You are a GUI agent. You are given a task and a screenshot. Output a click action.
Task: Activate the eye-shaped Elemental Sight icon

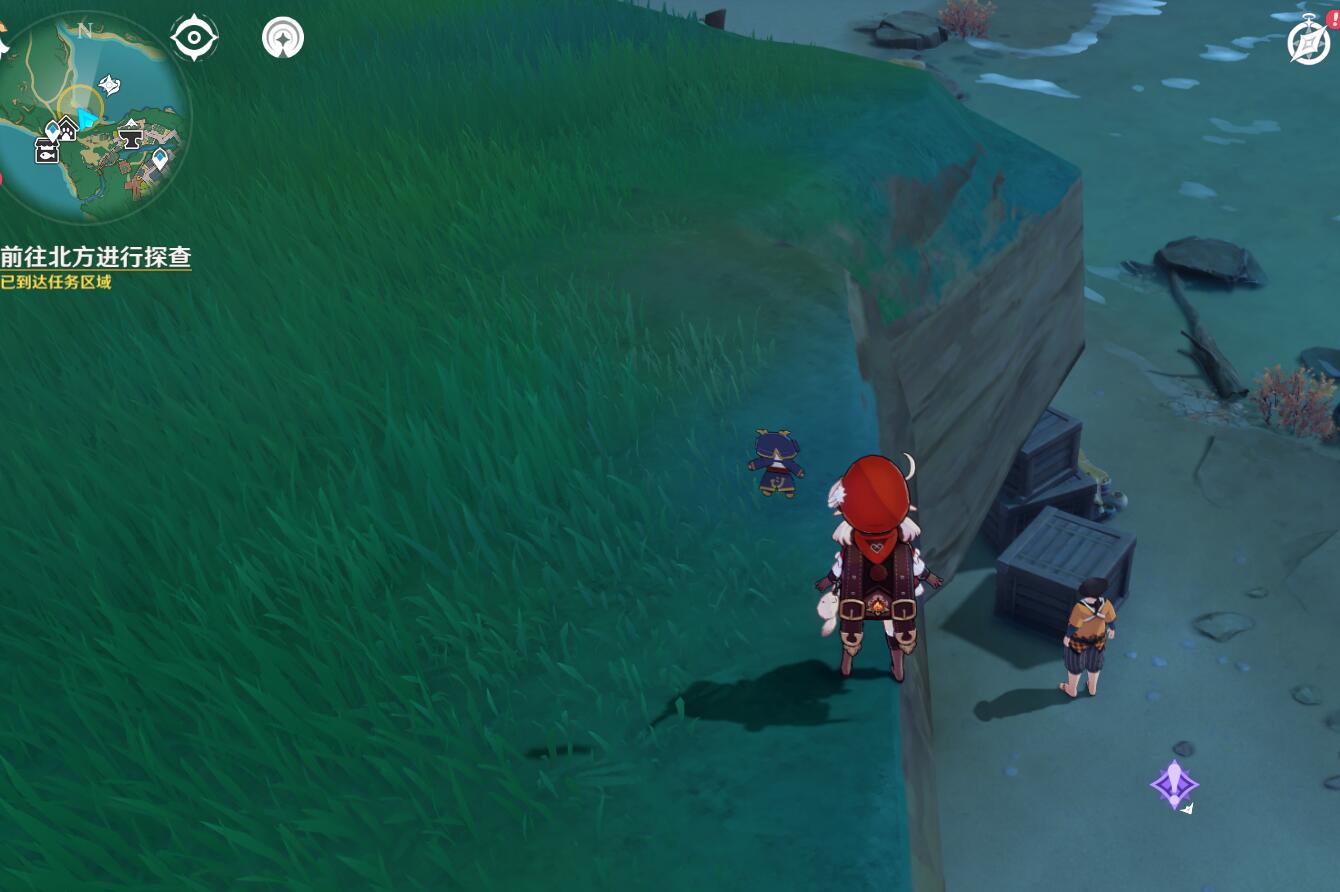click(194, 38)
